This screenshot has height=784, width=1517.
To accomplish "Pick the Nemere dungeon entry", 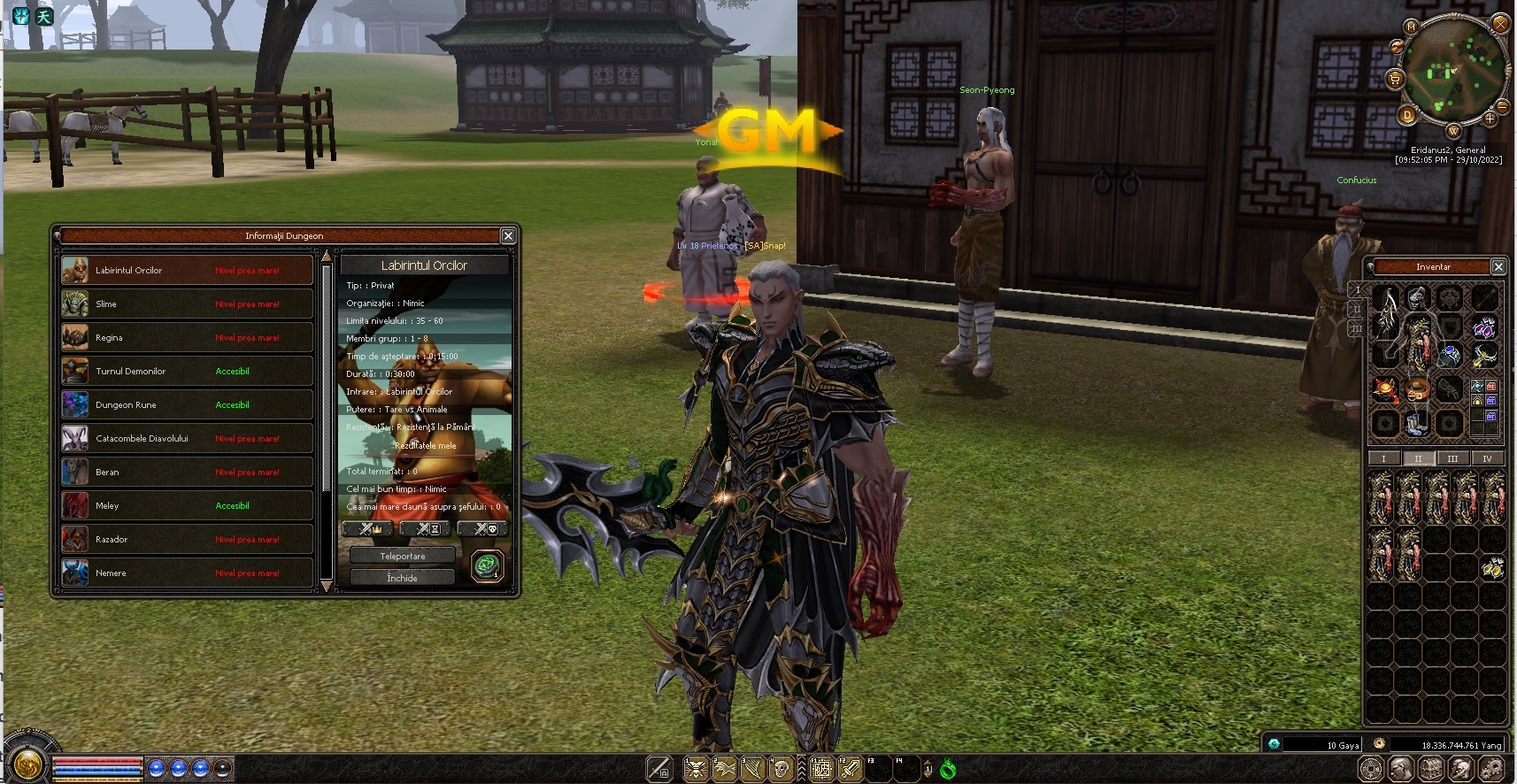I will coord(187,573).
